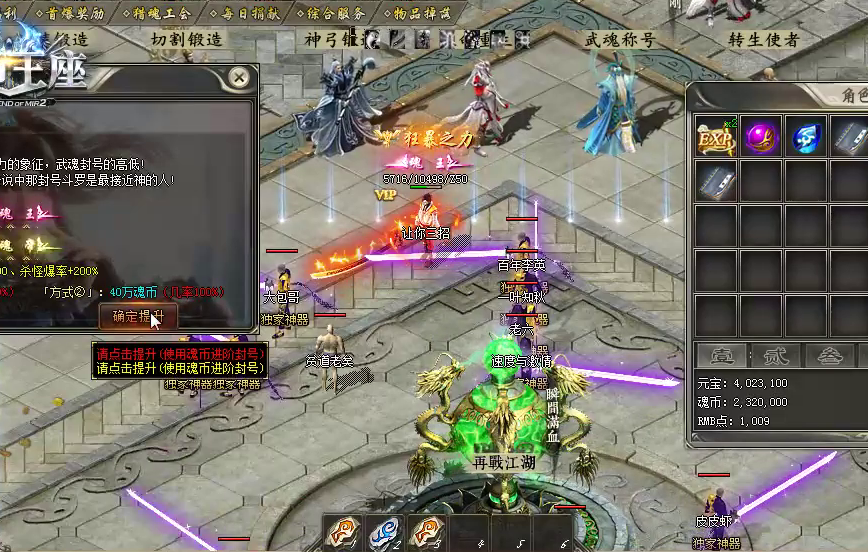Close the throne dialog window

click(x=238, y=77)
